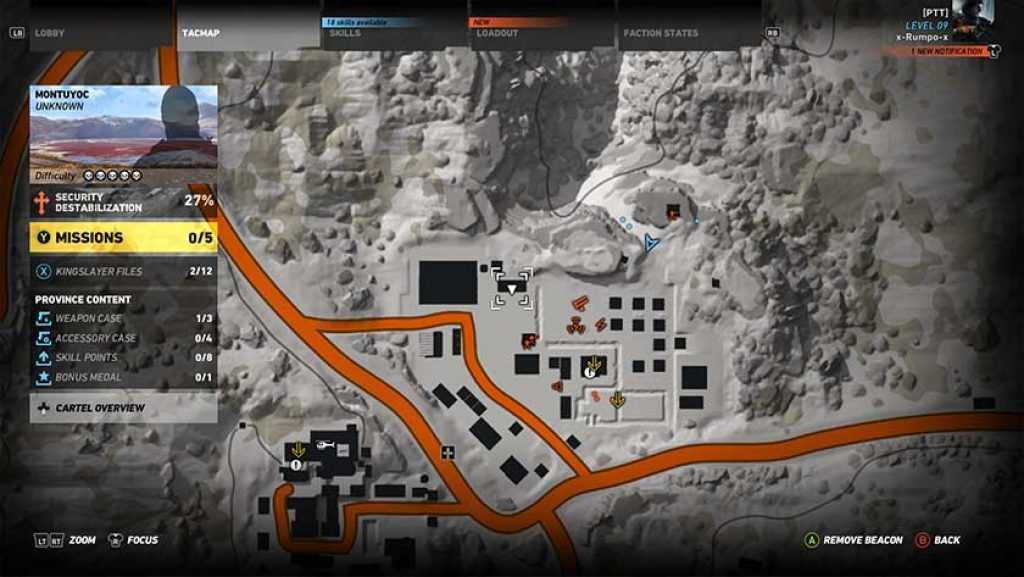Choose the Accessory Case row

click(x=123, y=338)
